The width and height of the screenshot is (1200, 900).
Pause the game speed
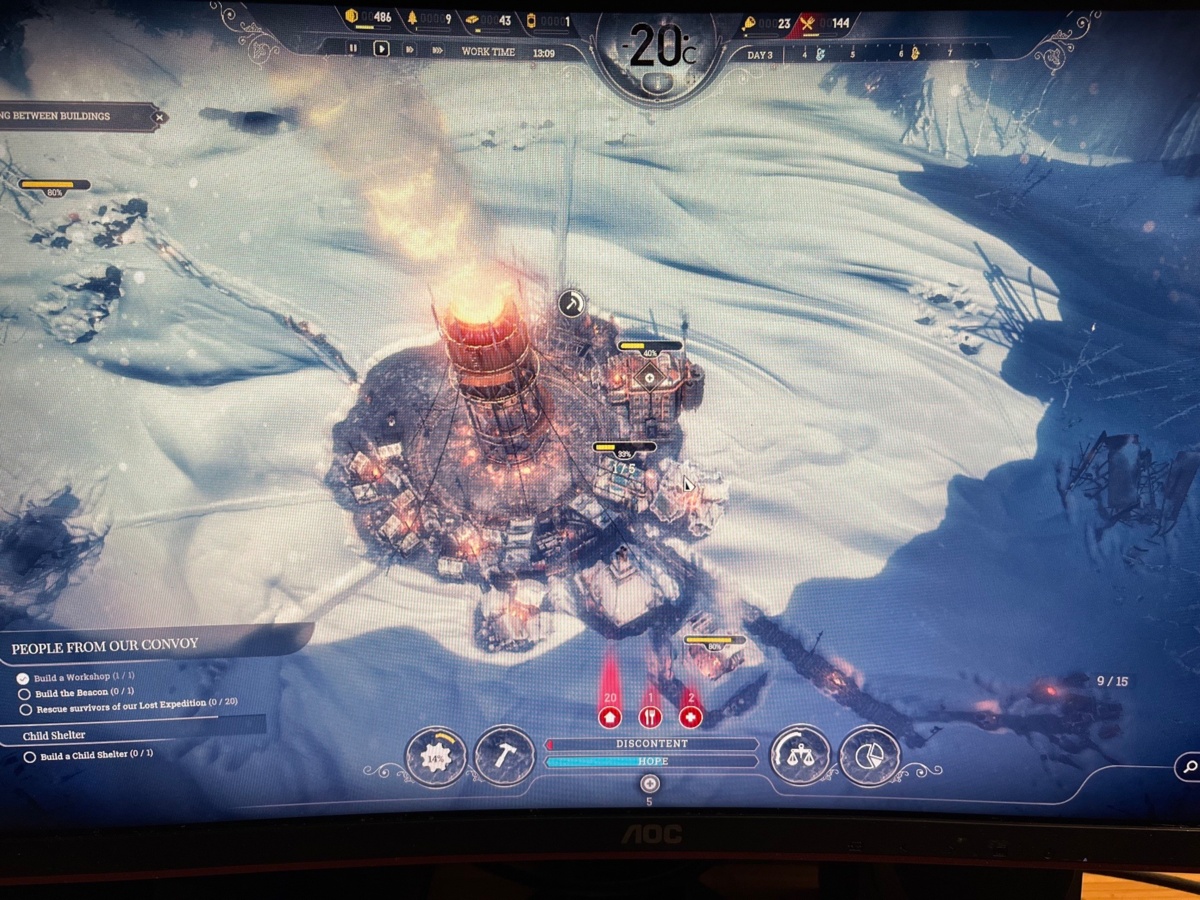pyautogui.click(x=353, y=48)
